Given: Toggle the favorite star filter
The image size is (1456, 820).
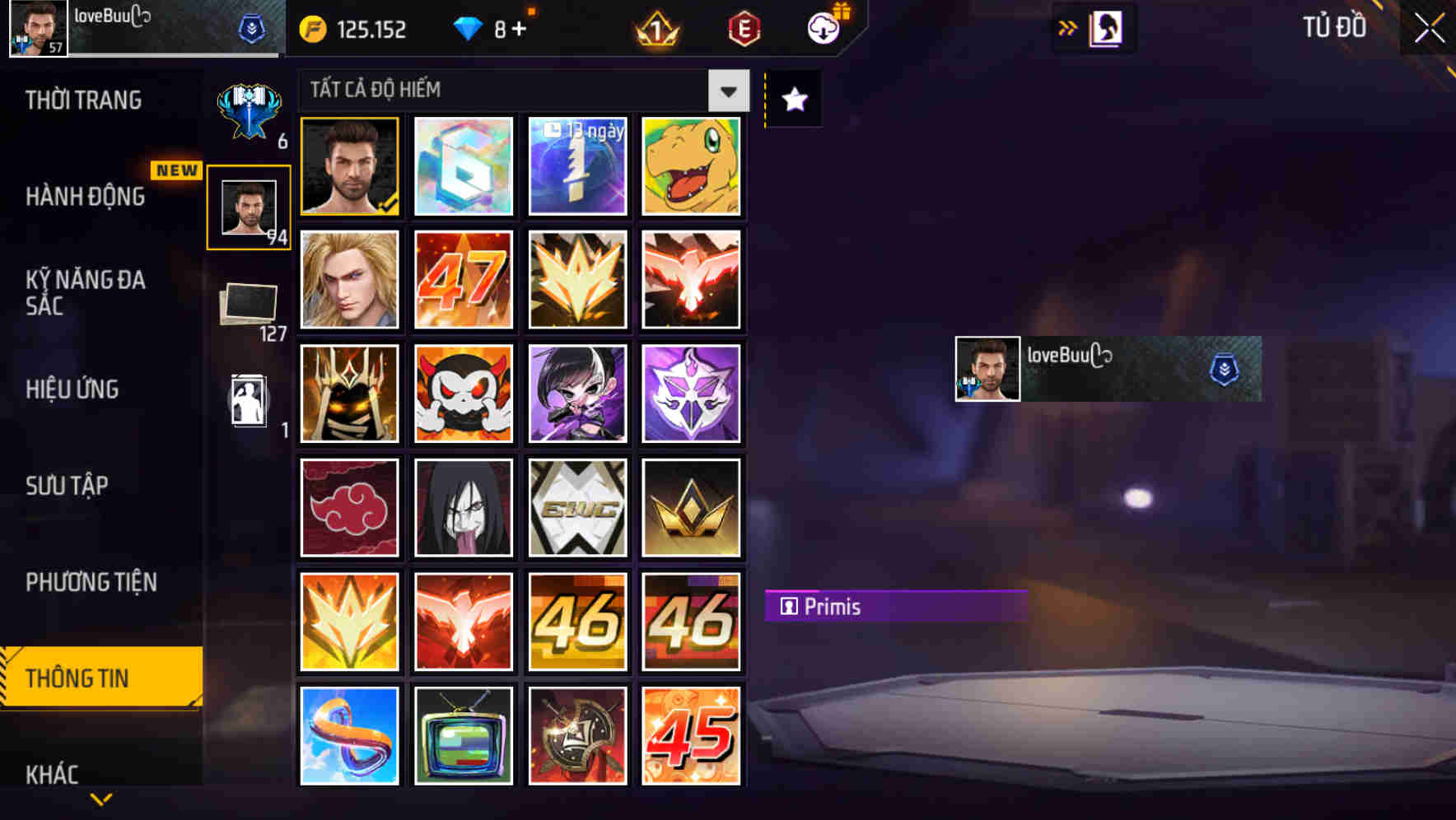Looking at the screenshot, I should point(793,100).
